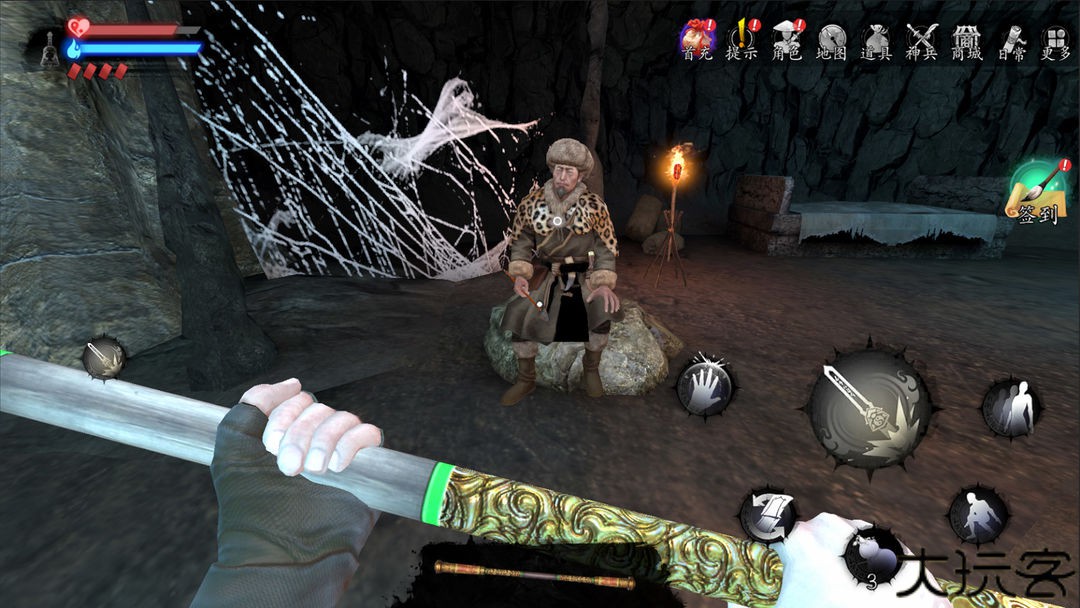
Task: Tap the weapon swap arrows button
Action: click(768, 515)
